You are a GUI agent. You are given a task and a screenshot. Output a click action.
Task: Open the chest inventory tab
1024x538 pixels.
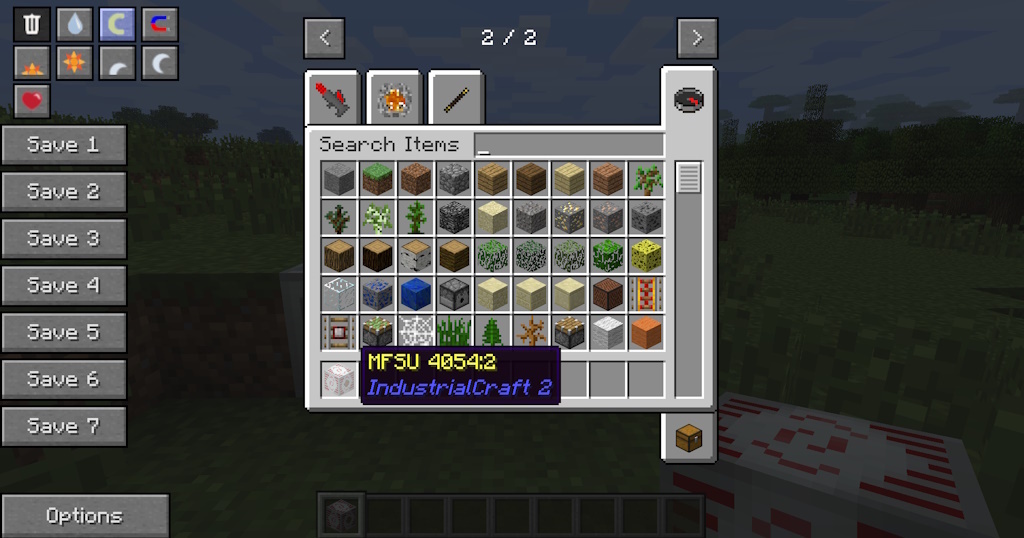tap(689, 437)
